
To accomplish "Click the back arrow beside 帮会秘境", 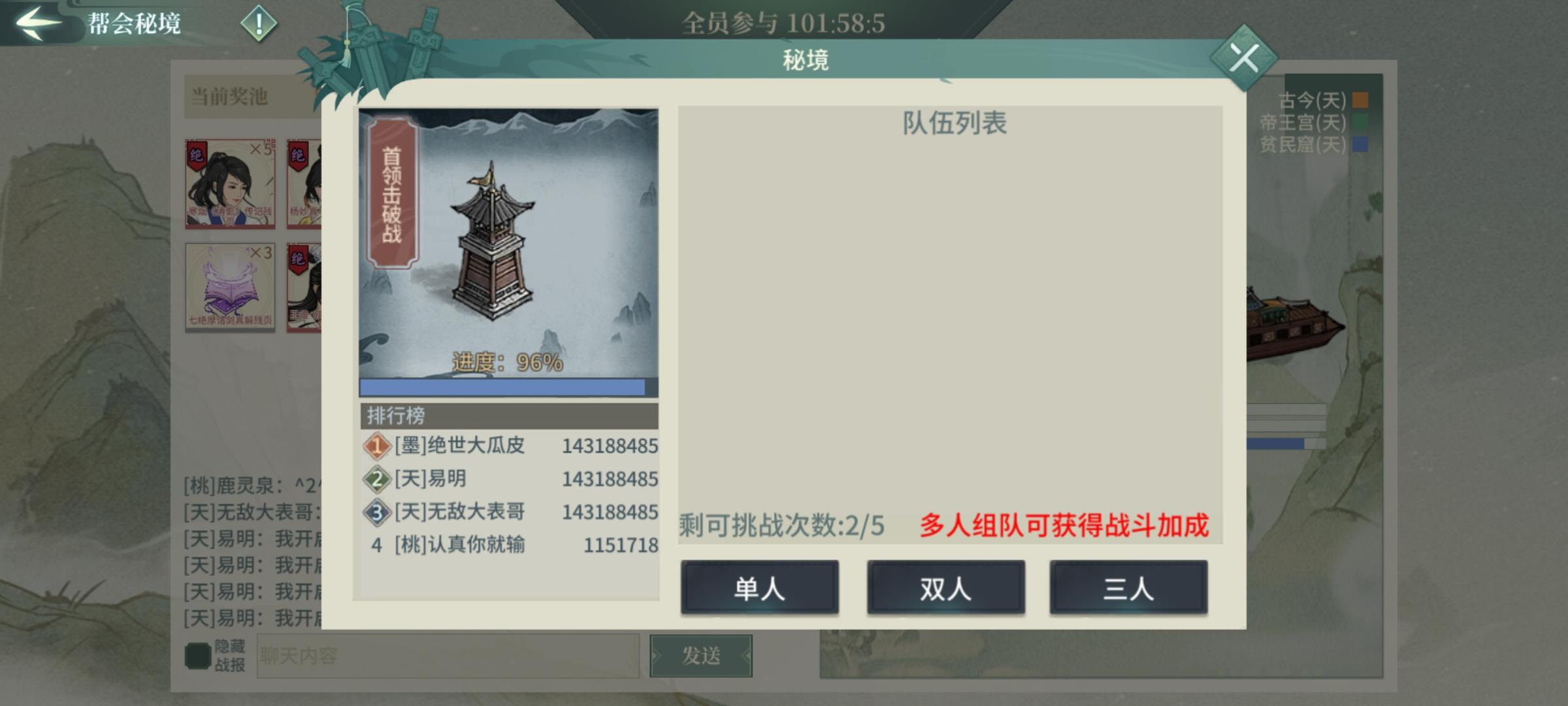I will point(36,22).
